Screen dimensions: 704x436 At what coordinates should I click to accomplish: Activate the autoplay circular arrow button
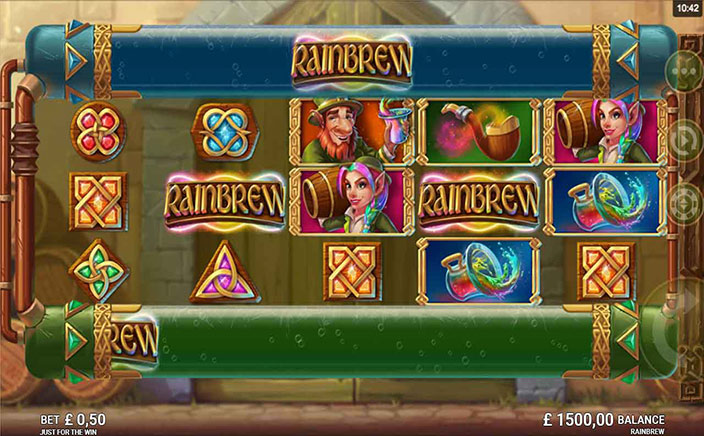pyautogui.click(x=685, y=138)
